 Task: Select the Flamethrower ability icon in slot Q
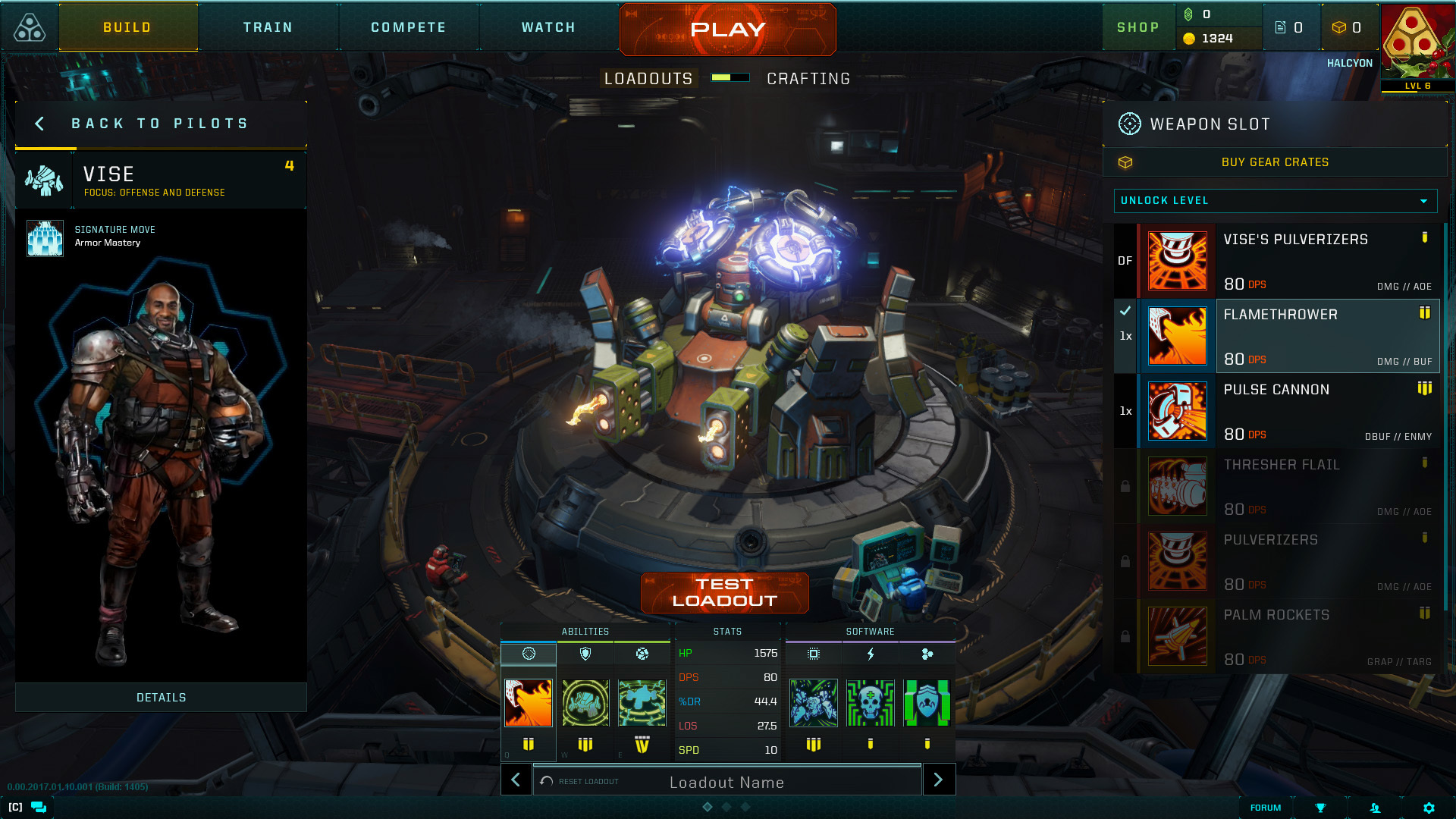point(528,703)
